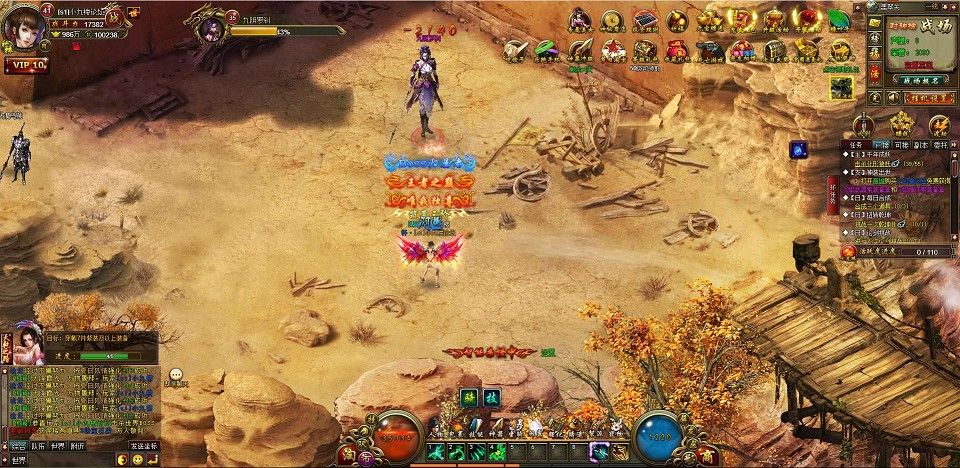Open the VIP 10 privileges badge
Screen dimensions: 960x468
pos(25,65)
